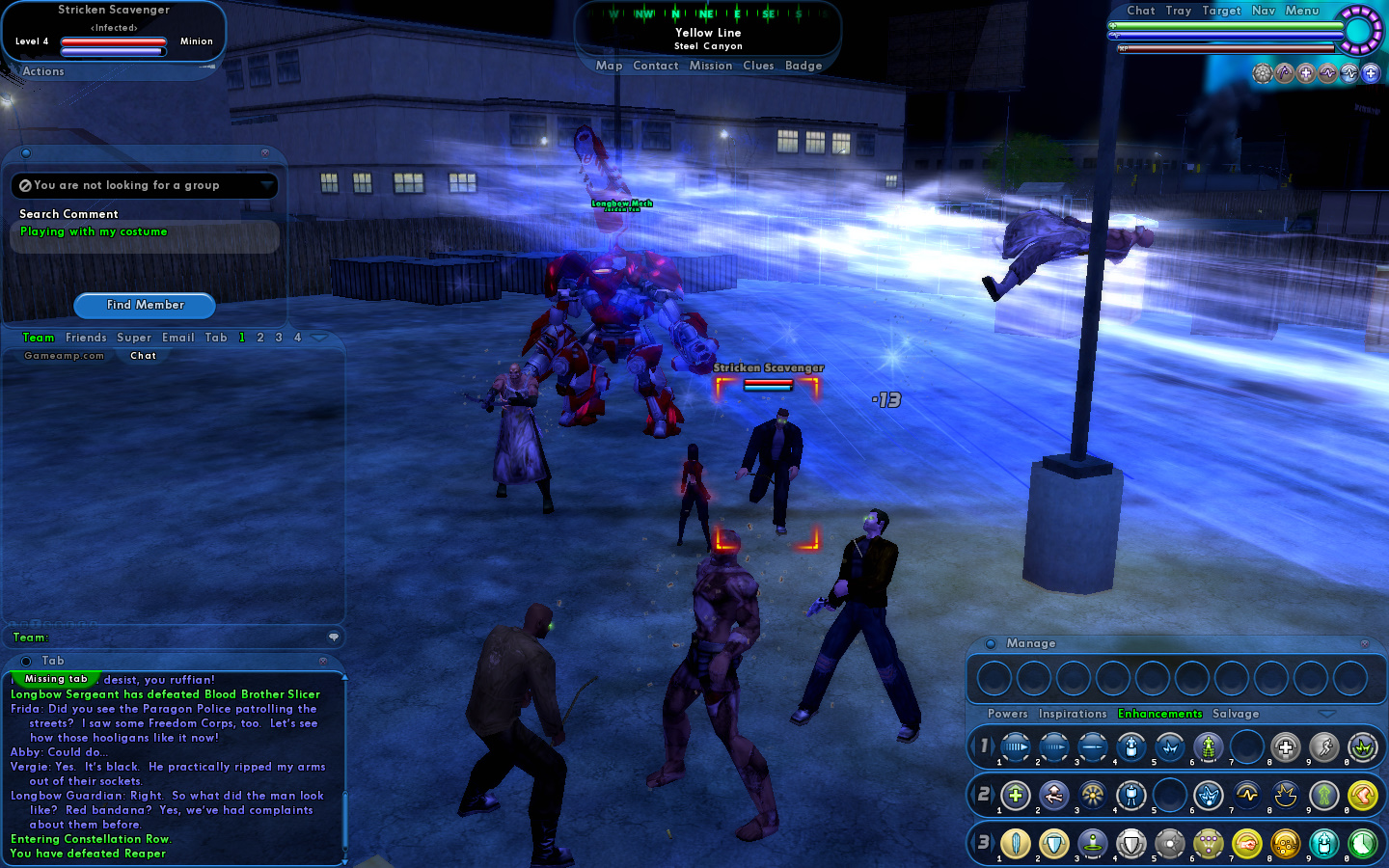This screenshot has width=1389, height=868.
Task: Switch to the Friends tab
Action: tap(86, 338)
